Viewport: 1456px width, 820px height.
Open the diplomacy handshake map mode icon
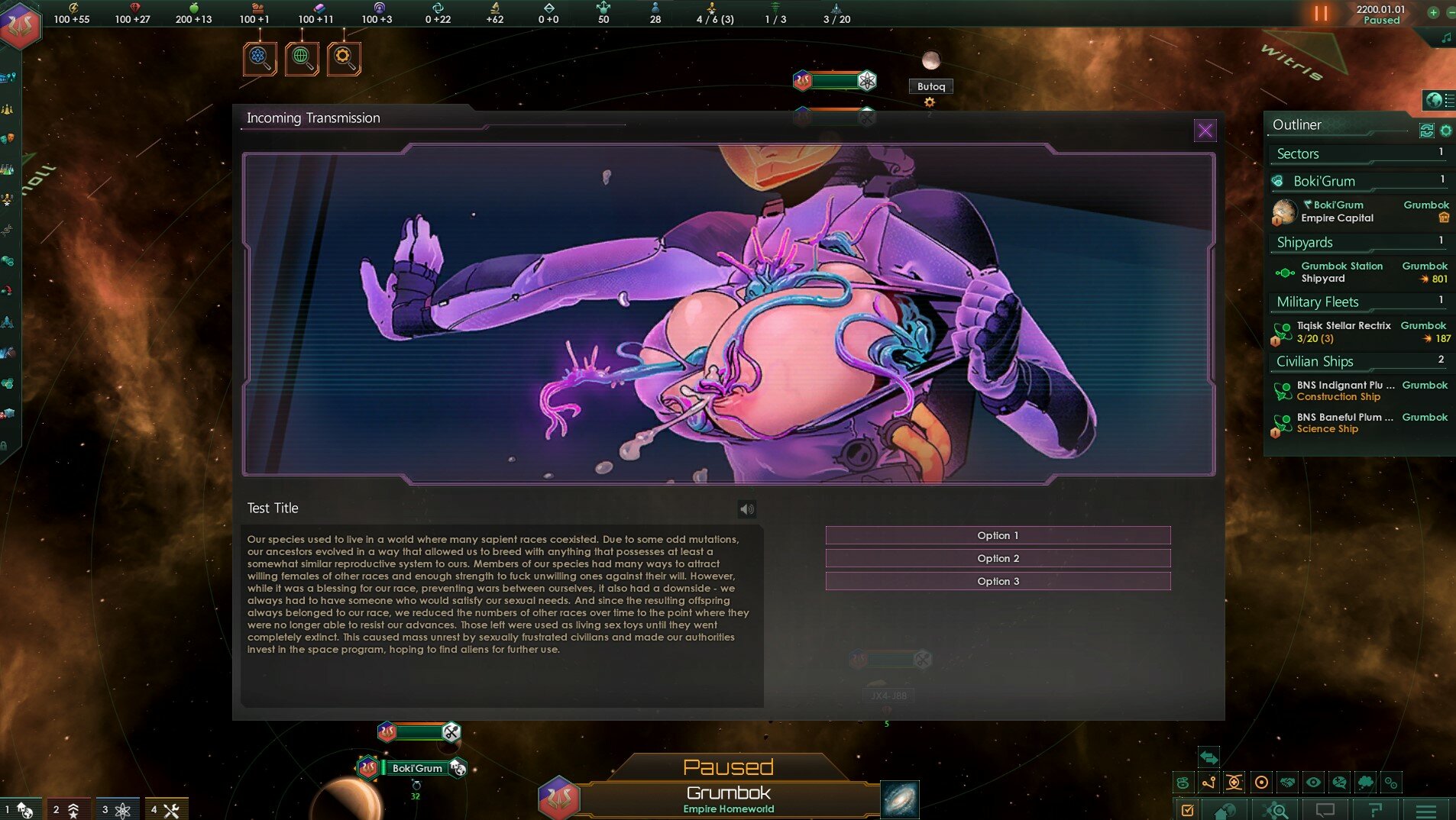point(1287,783)
